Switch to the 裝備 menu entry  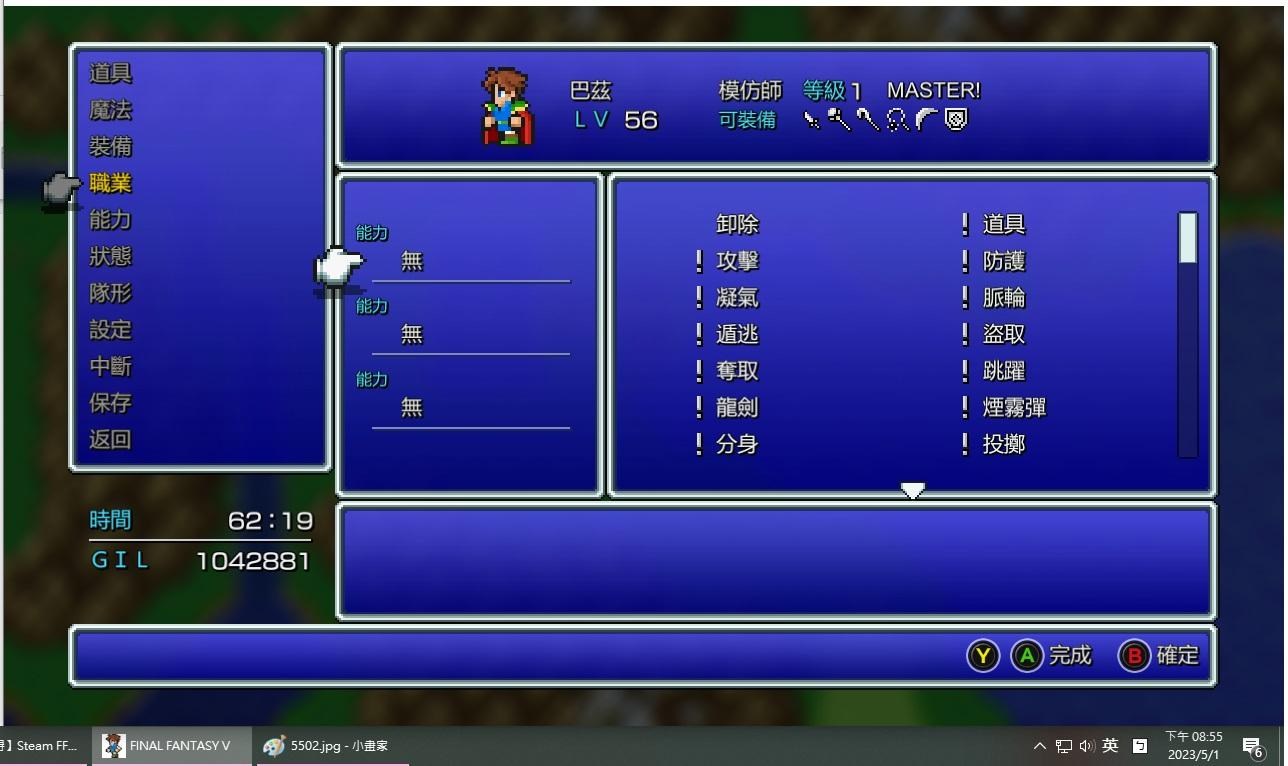[x=110, y=146]
